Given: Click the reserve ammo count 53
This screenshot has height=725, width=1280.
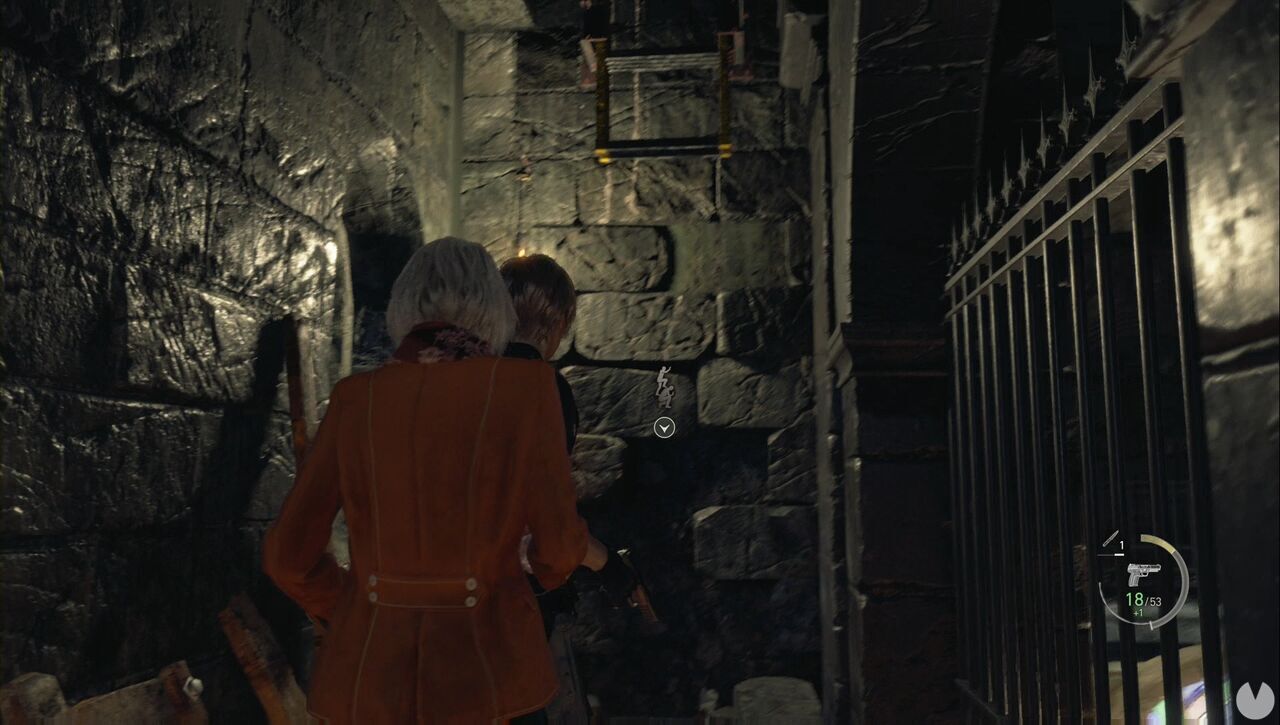Looking at the screenshot, I should [x=1156, y=600].
